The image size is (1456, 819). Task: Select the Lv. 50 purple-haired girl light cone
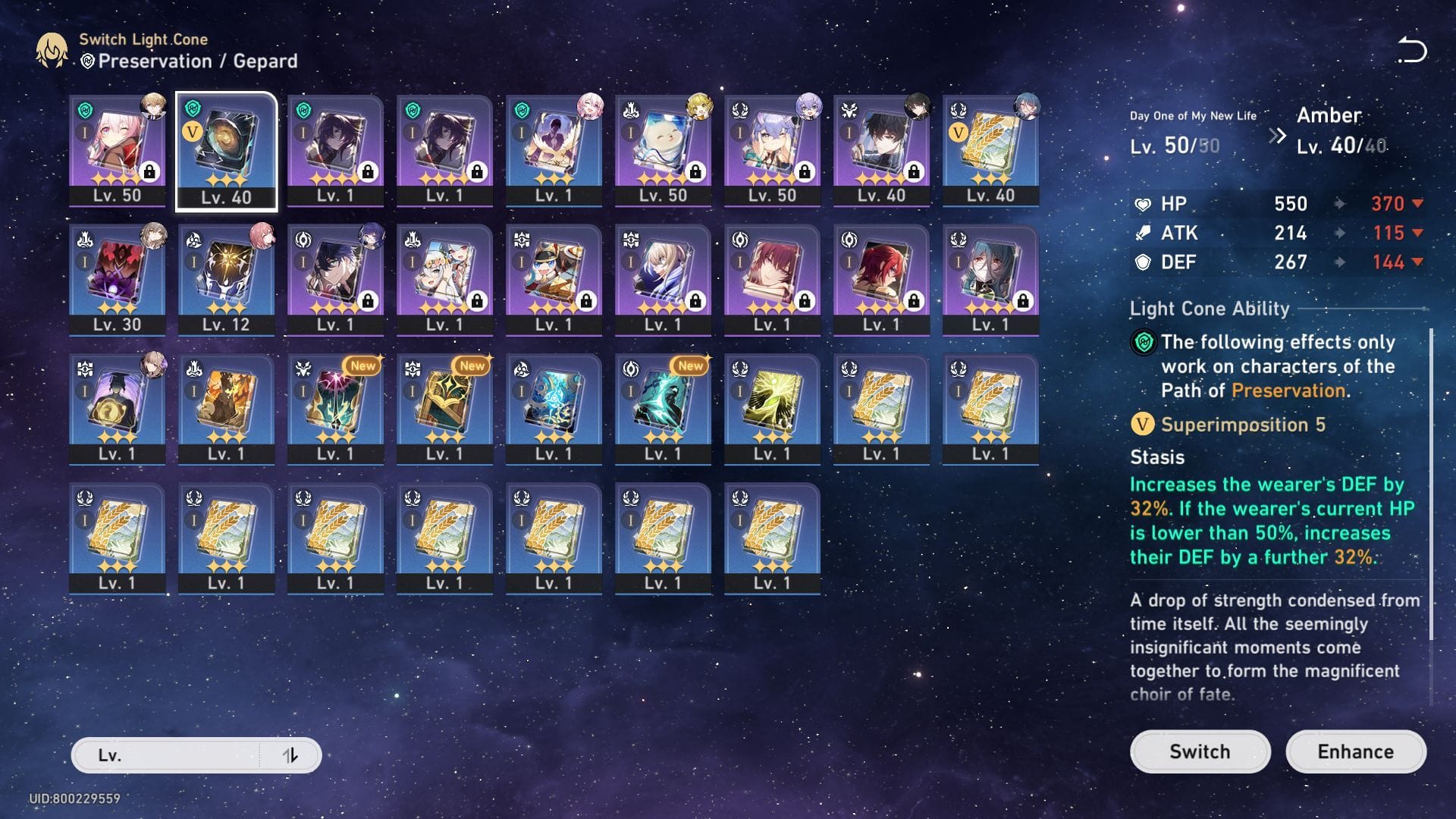[x=772, y=150]
